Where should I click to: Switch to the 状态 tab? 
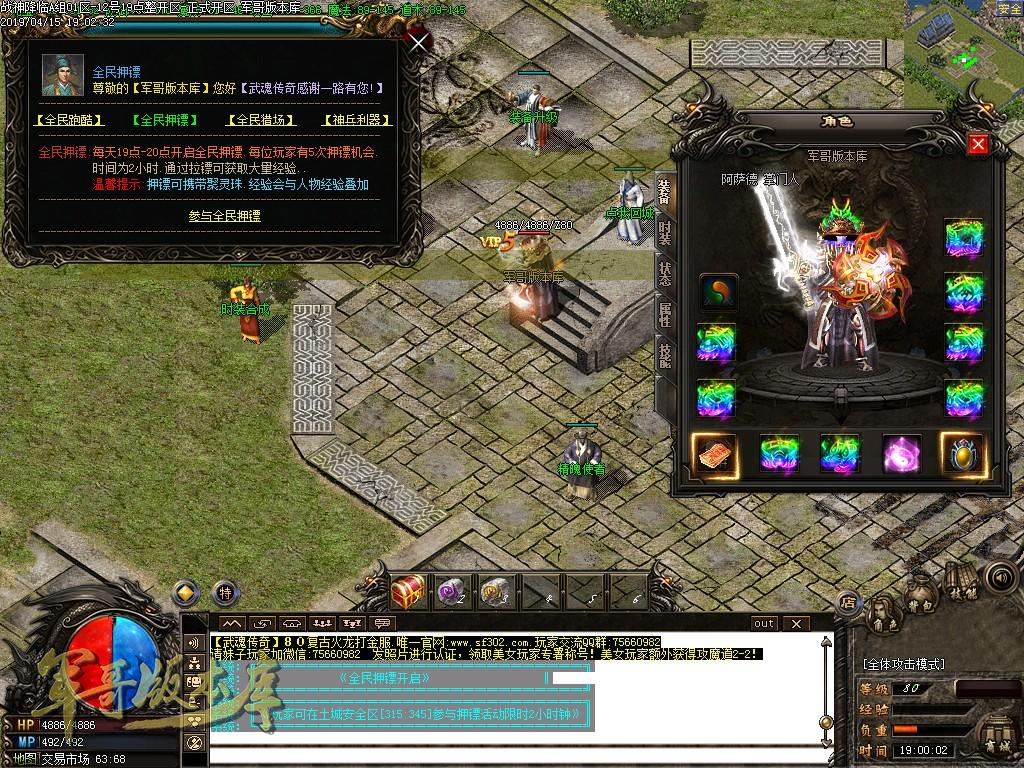pos(665,274)
